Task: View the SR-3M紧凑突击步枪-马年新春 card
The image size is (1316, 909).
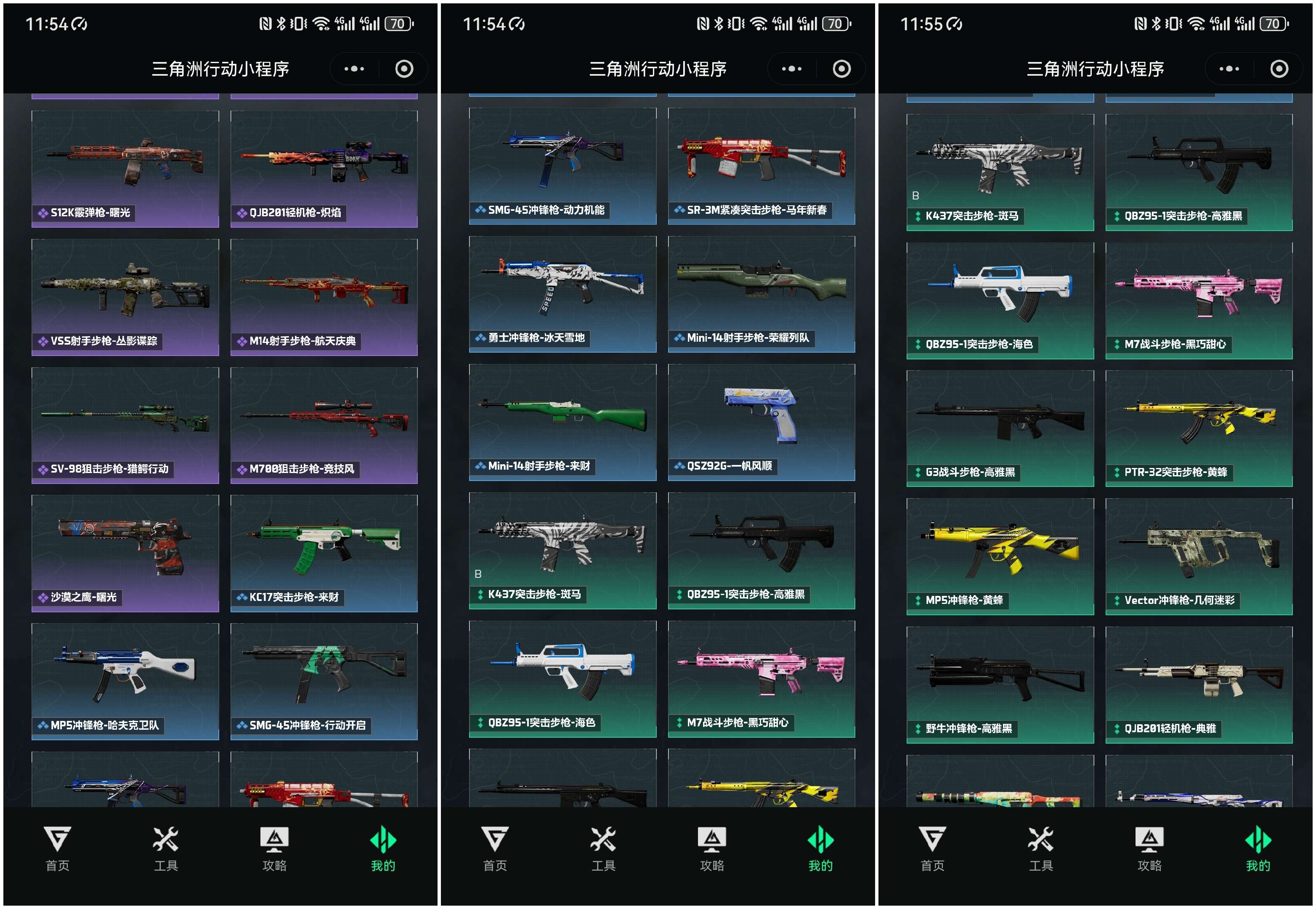Action: (761, 166)
